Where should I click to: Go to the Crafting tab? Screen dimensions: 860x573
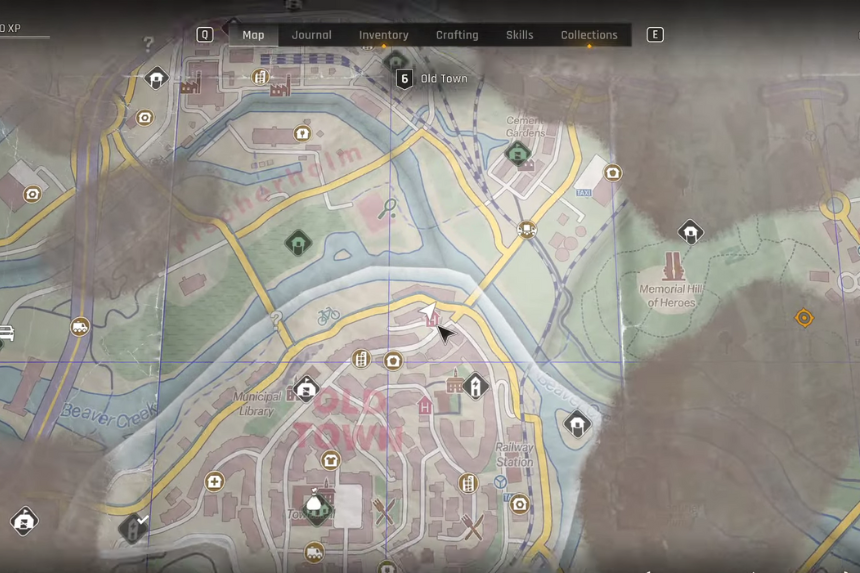coord(457,35)
